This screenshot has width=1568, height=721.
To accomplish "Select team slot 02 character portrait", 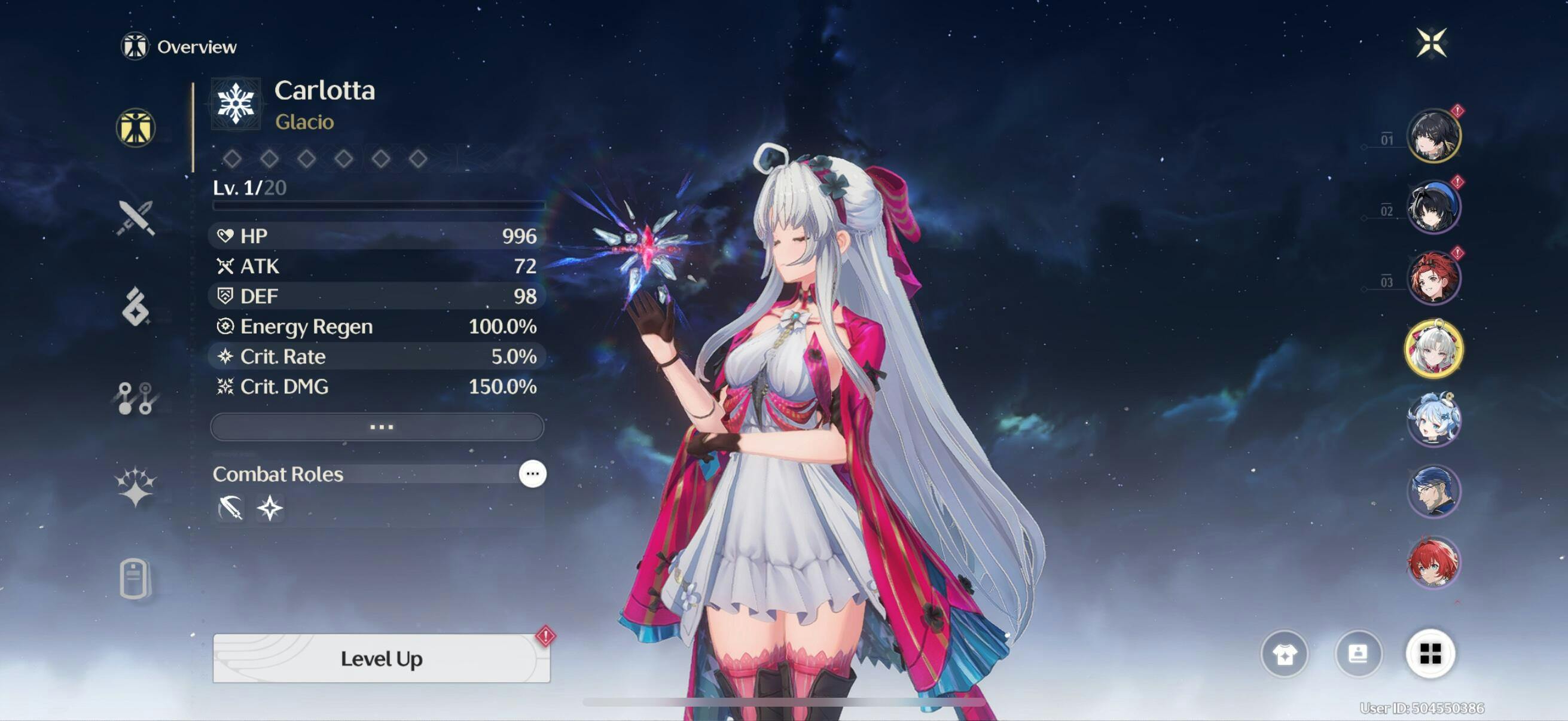I will click(1433, 207).
